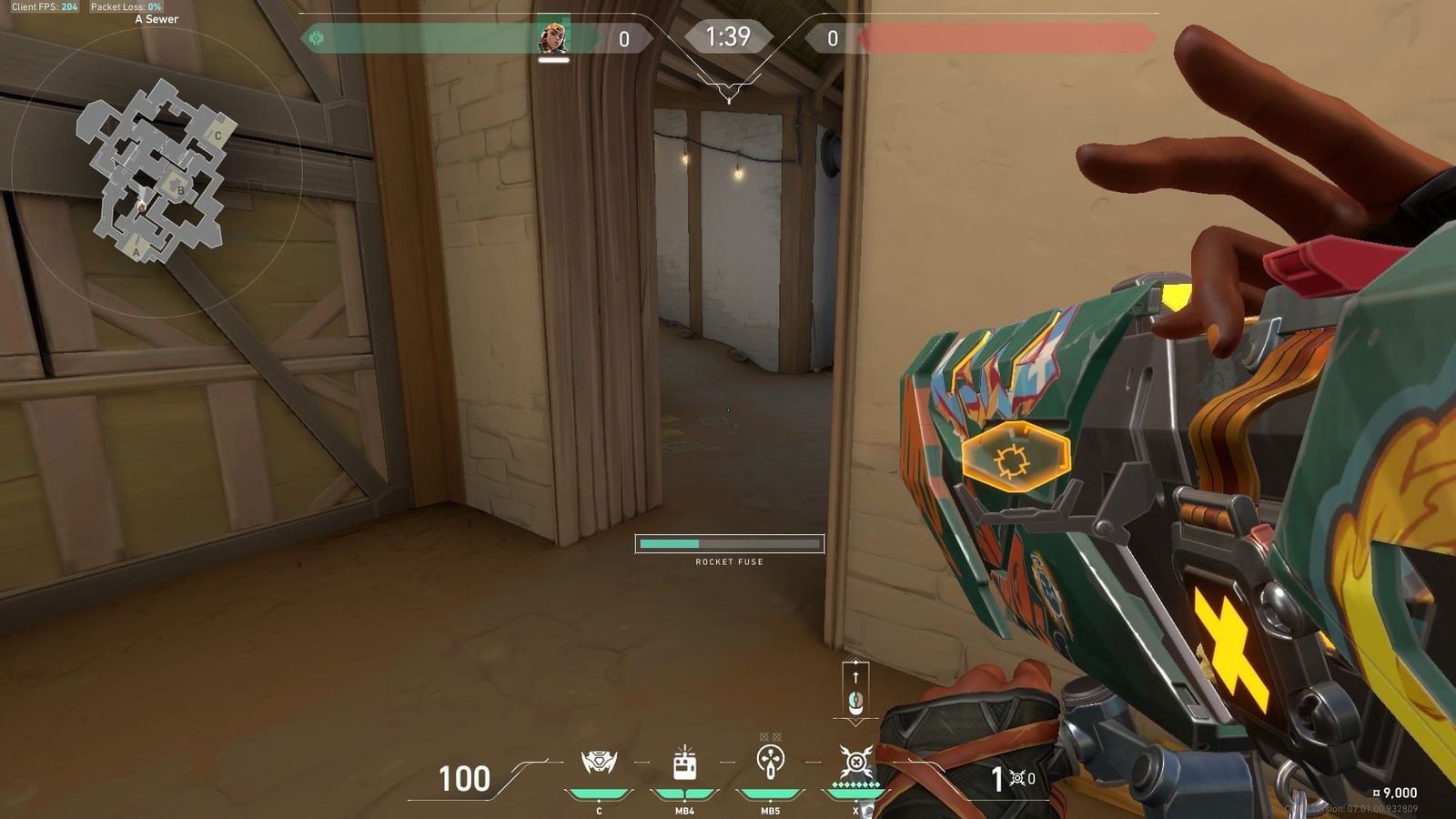Click the 100 health readout
This screenshot has height=819, width=1456.
point(465,780)
